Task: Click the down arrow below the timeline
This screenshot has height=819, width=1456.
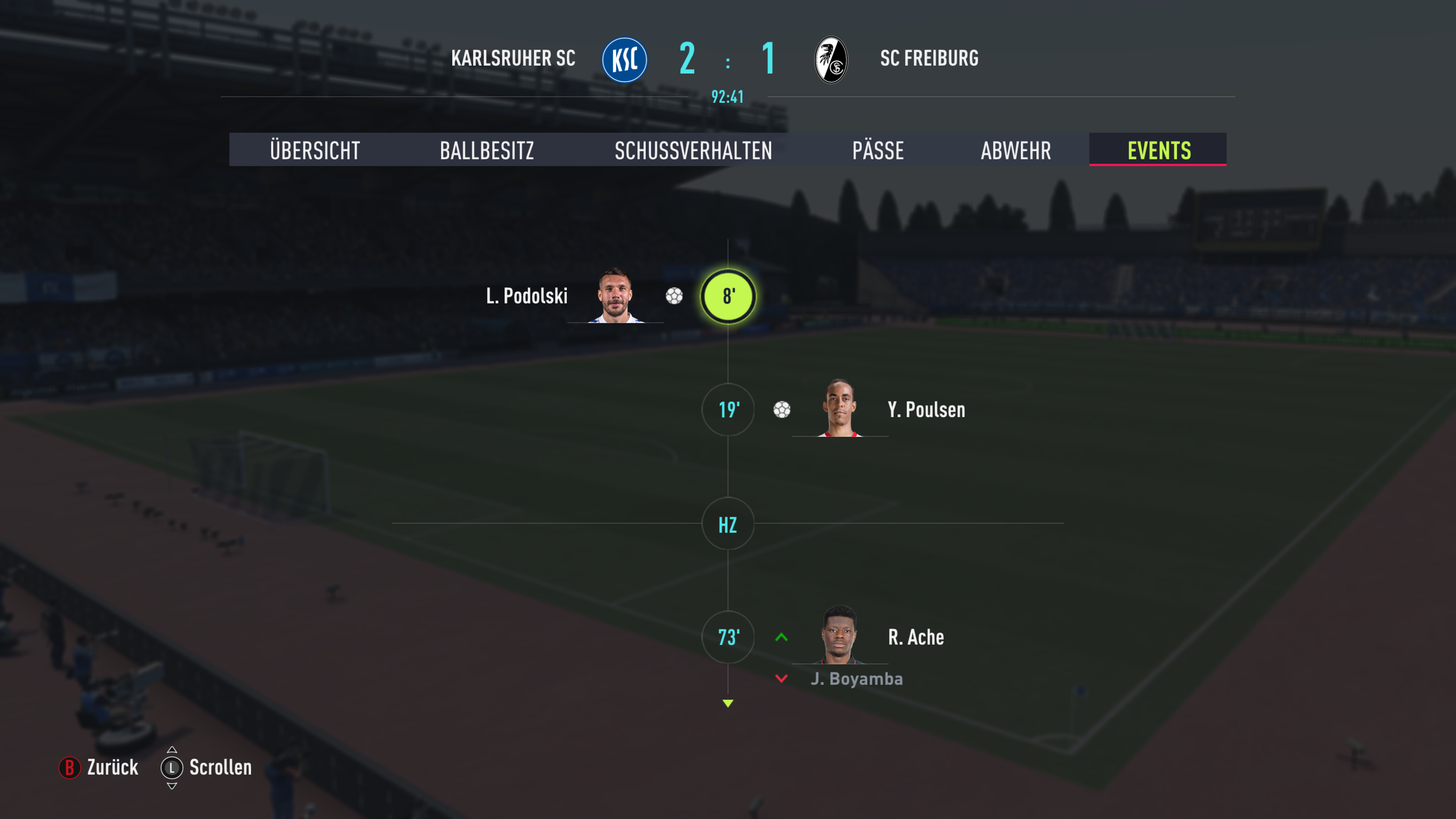Action: (728, 704)
